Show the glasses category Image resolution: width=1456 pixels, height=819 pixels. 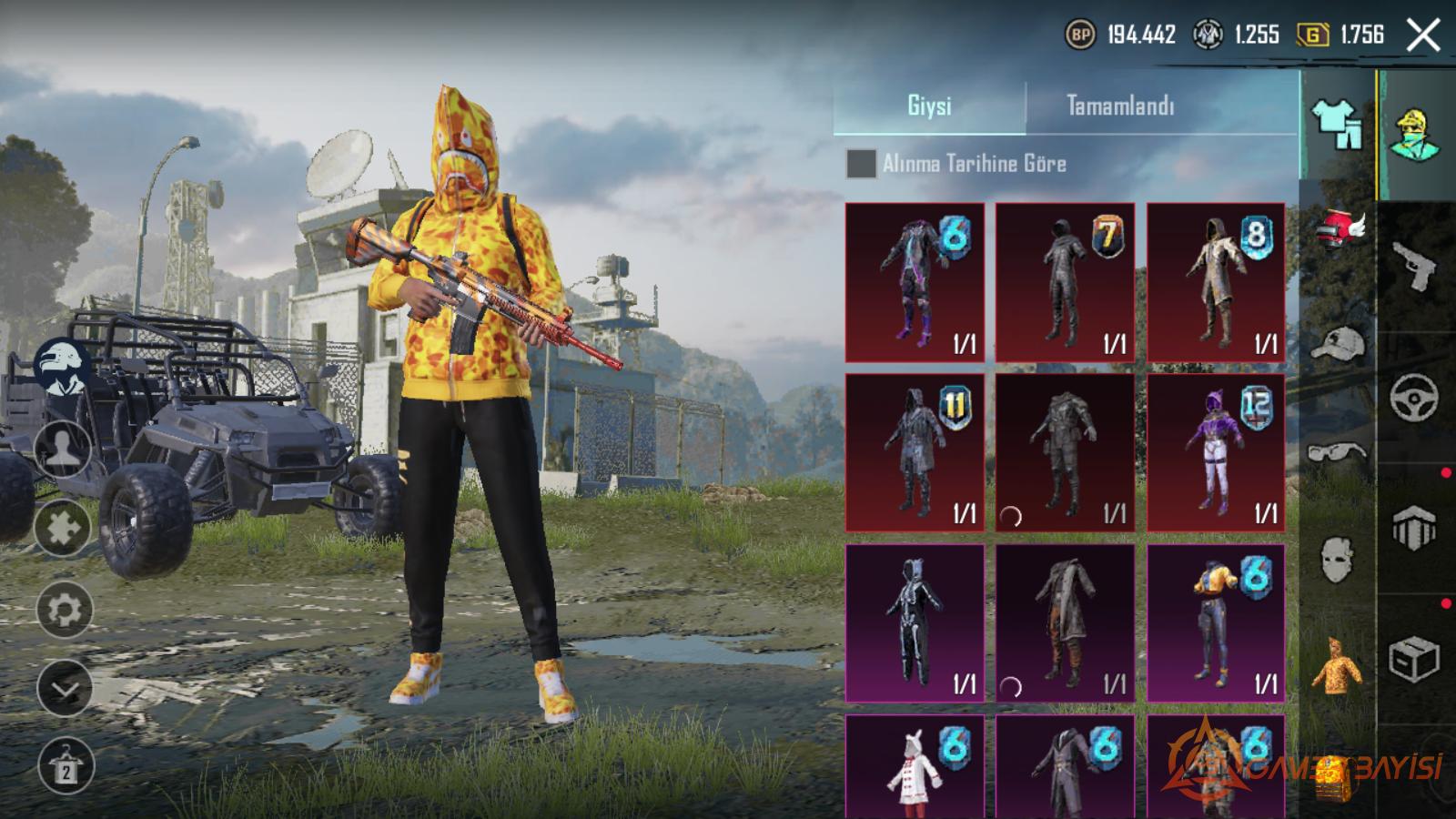click(1338, 451)
